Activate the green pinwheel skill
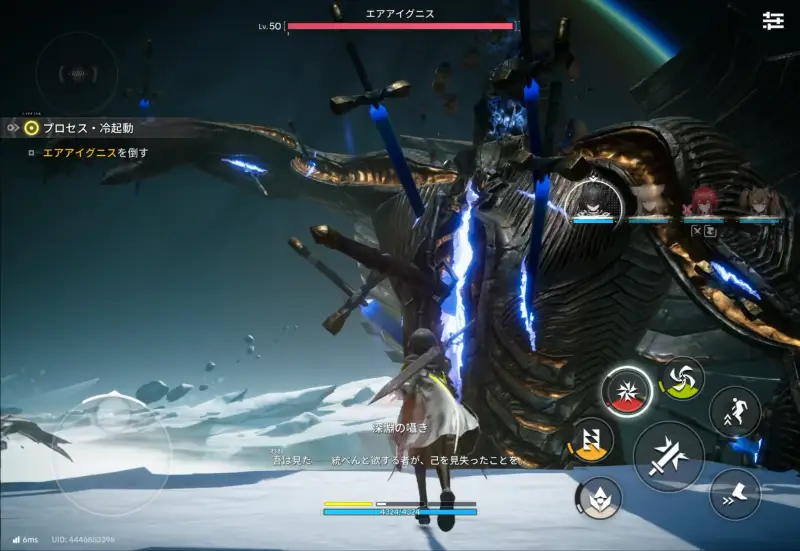This screenshot has height=551, width=800. click(x=683, y=377)
